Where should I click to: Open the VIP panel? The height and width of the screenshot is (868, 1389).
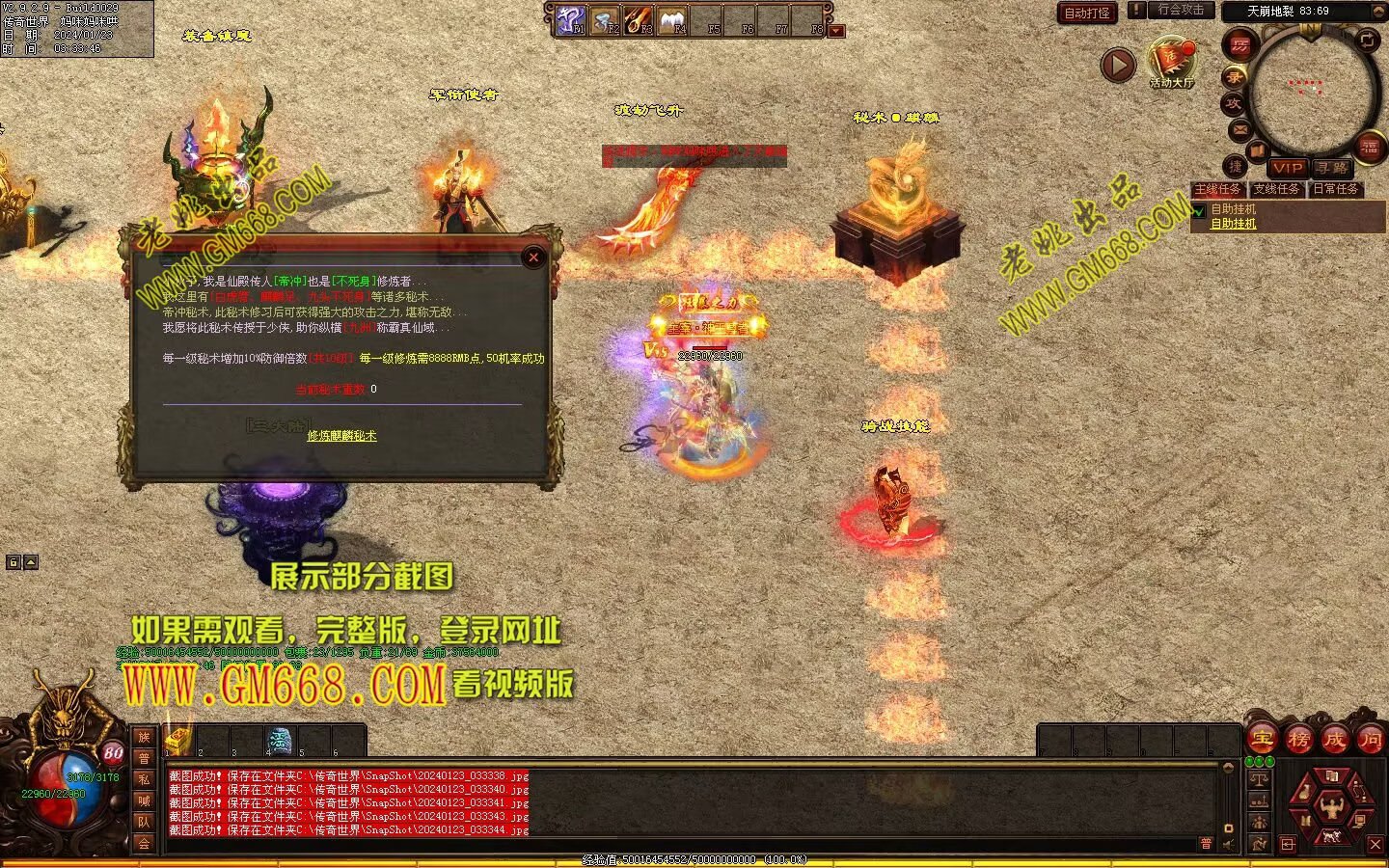1288,167
